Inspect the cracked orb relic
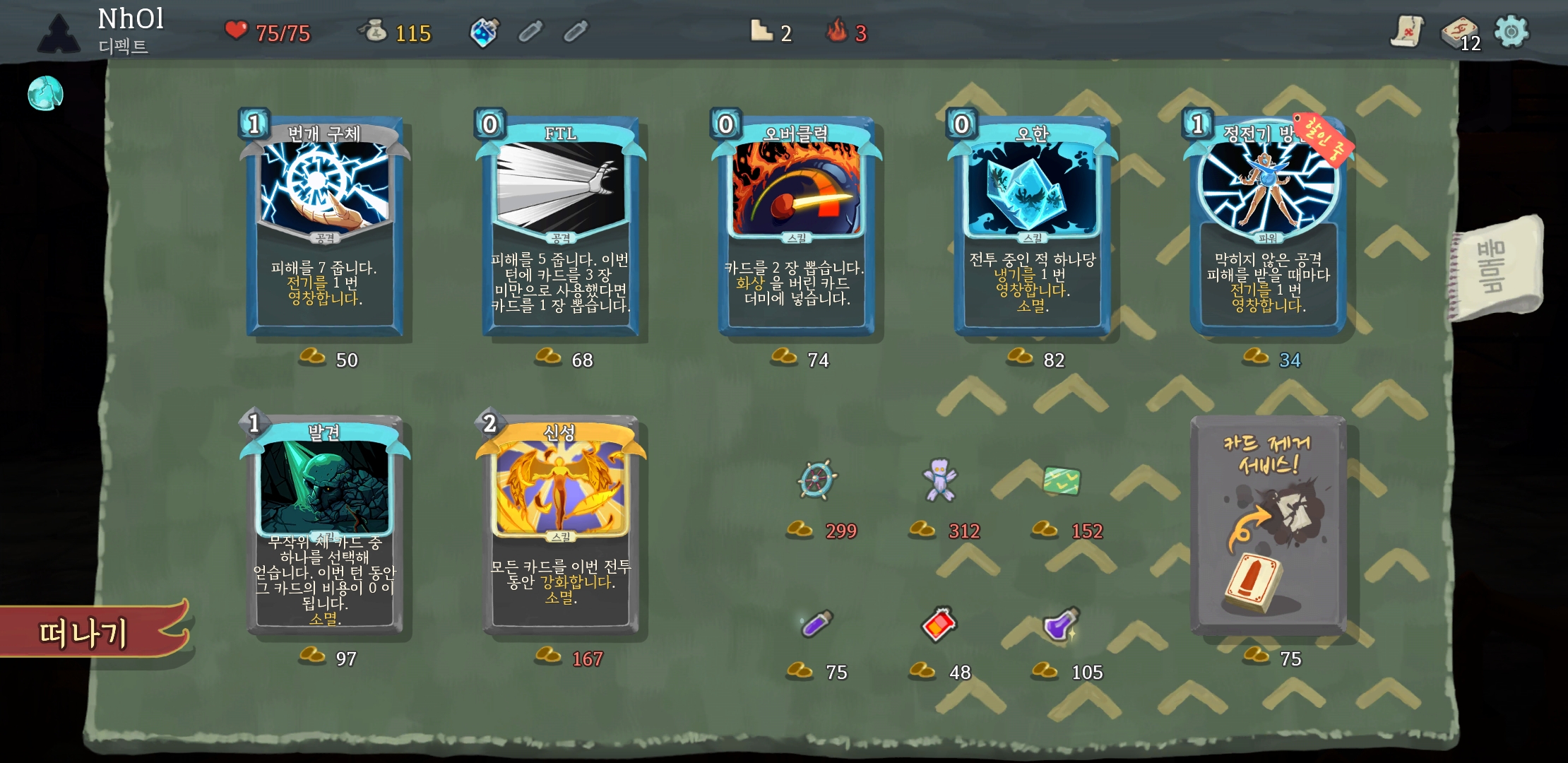The width and height of the screenshot is (1568, 763). coord(45,93)
